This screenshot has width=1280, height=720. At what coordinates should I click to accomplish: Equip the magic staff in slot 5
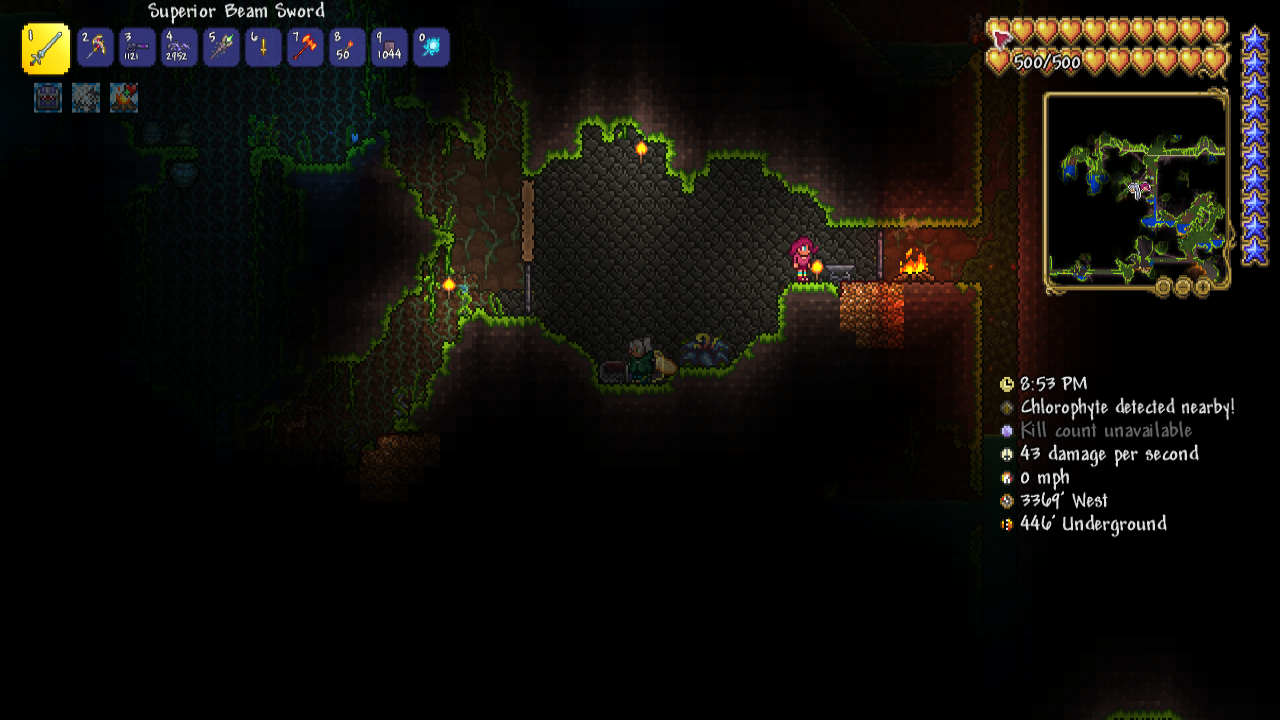[x=221, y=48]
